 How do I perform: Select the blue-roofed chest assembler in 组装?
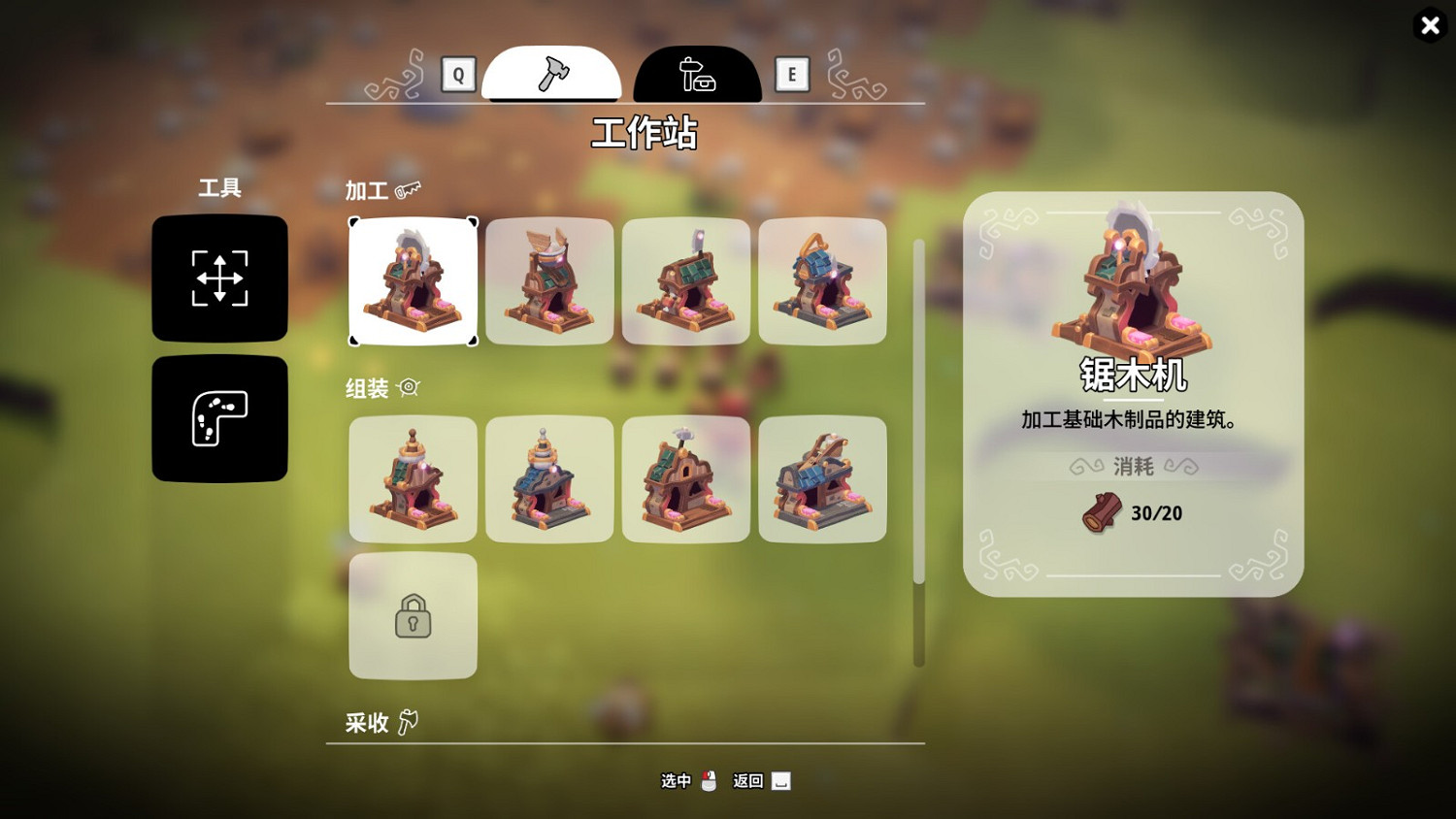click(823, 478)
